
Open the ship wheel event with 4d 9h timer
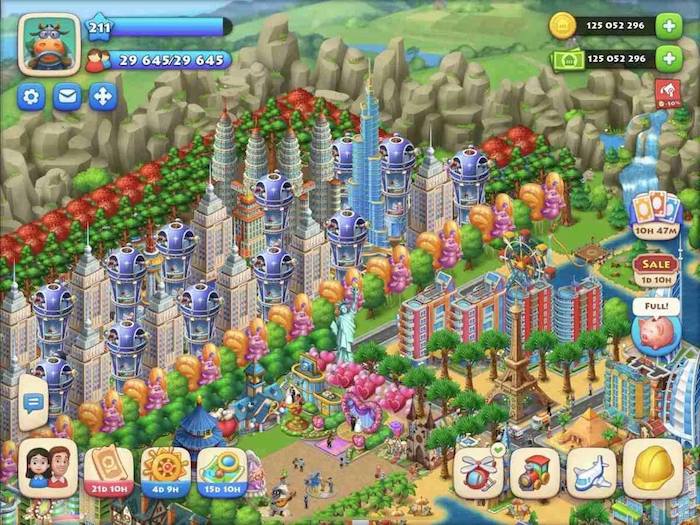[x=165, y=469]
